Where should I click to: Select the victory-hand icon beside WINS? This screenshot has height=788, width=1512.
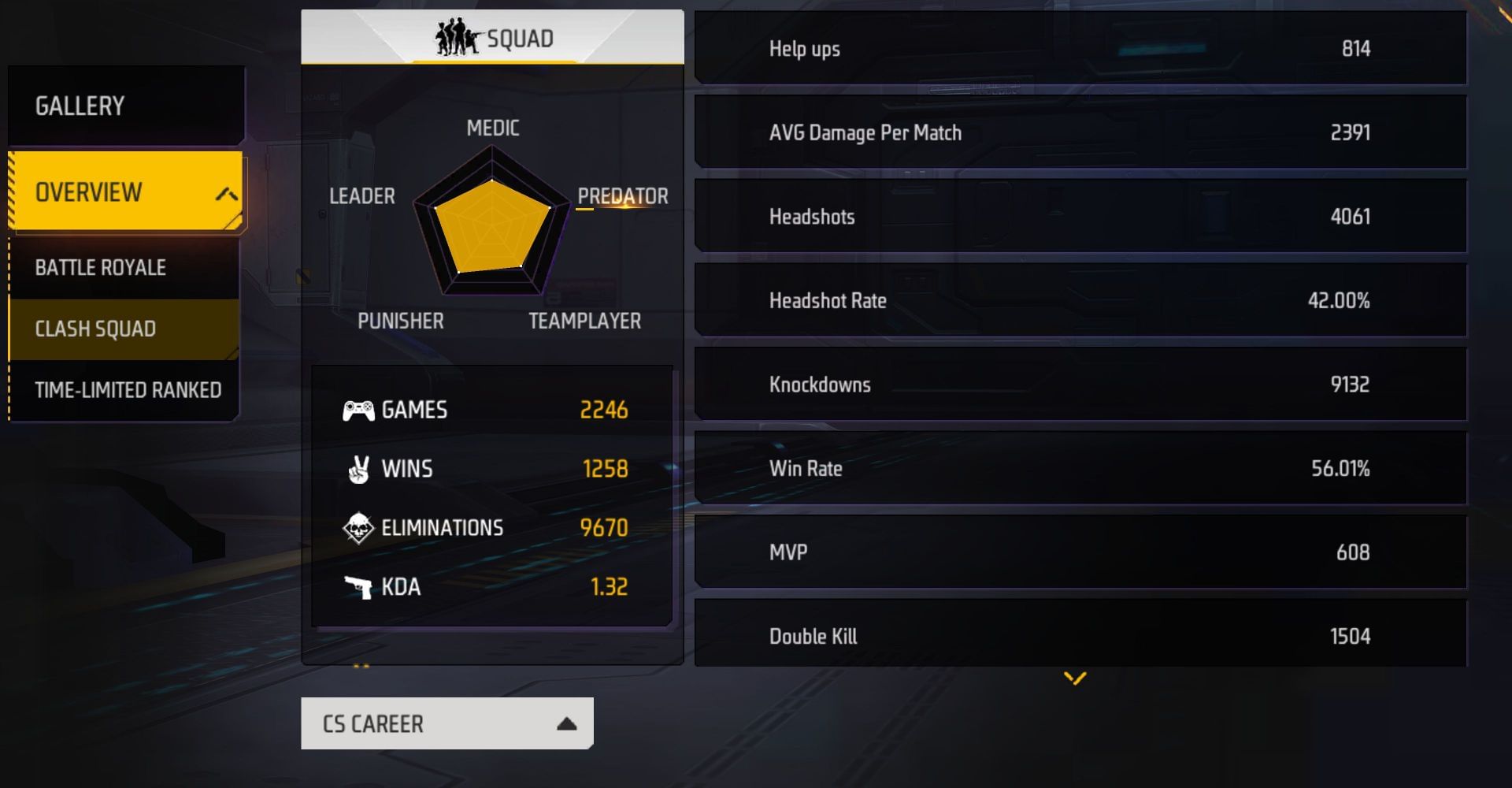[359, 469]
